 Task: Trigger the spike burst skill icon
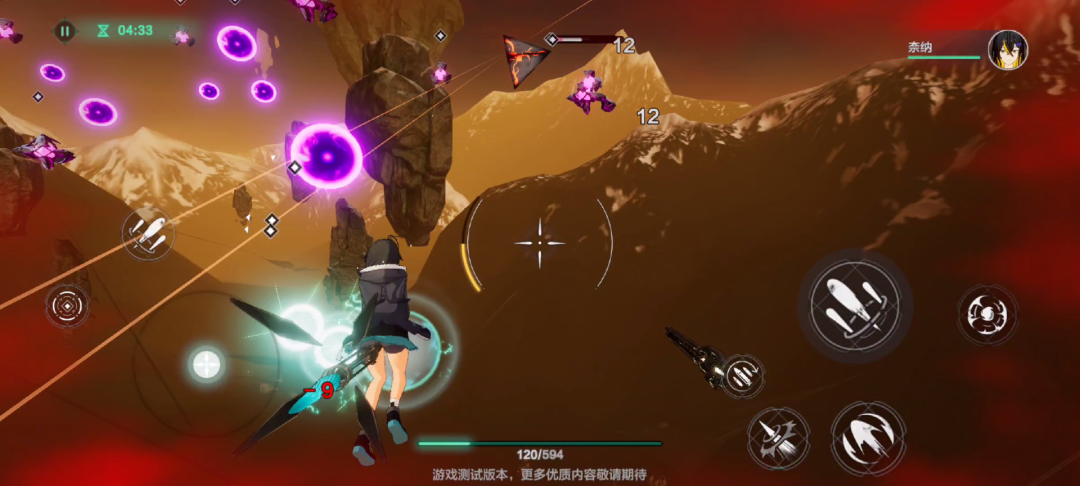click(x=778, y=437)
